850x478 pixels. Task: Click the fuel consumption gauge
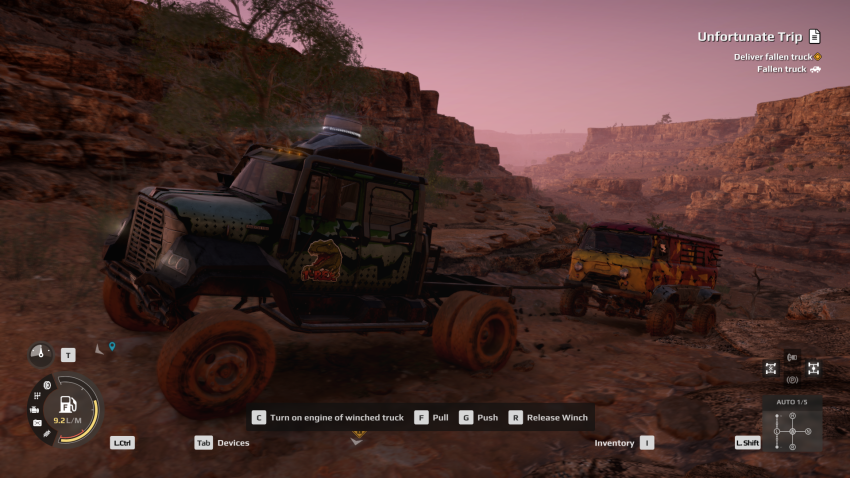(69, 408)
